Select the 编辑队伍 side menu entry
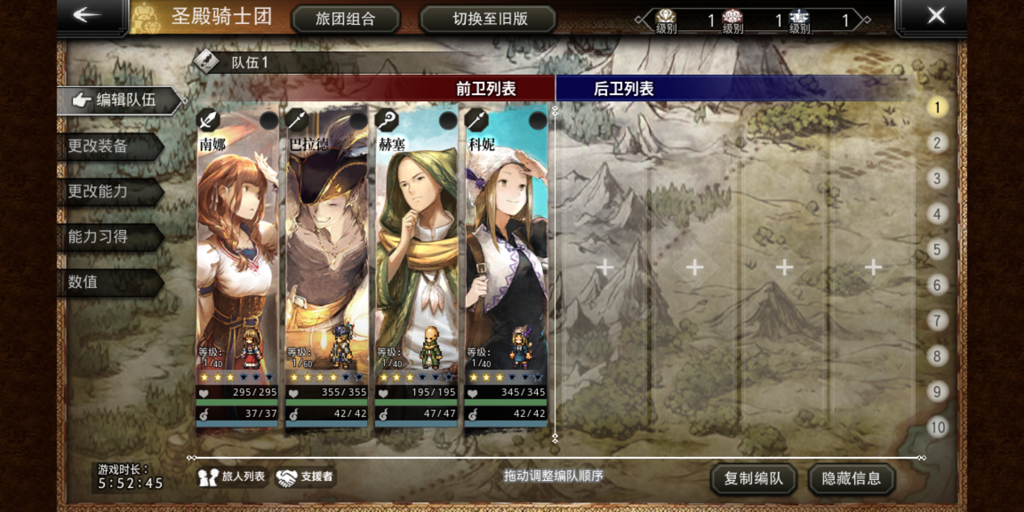Viewport: 1024px width, 512px height. (x=120, y=100)
